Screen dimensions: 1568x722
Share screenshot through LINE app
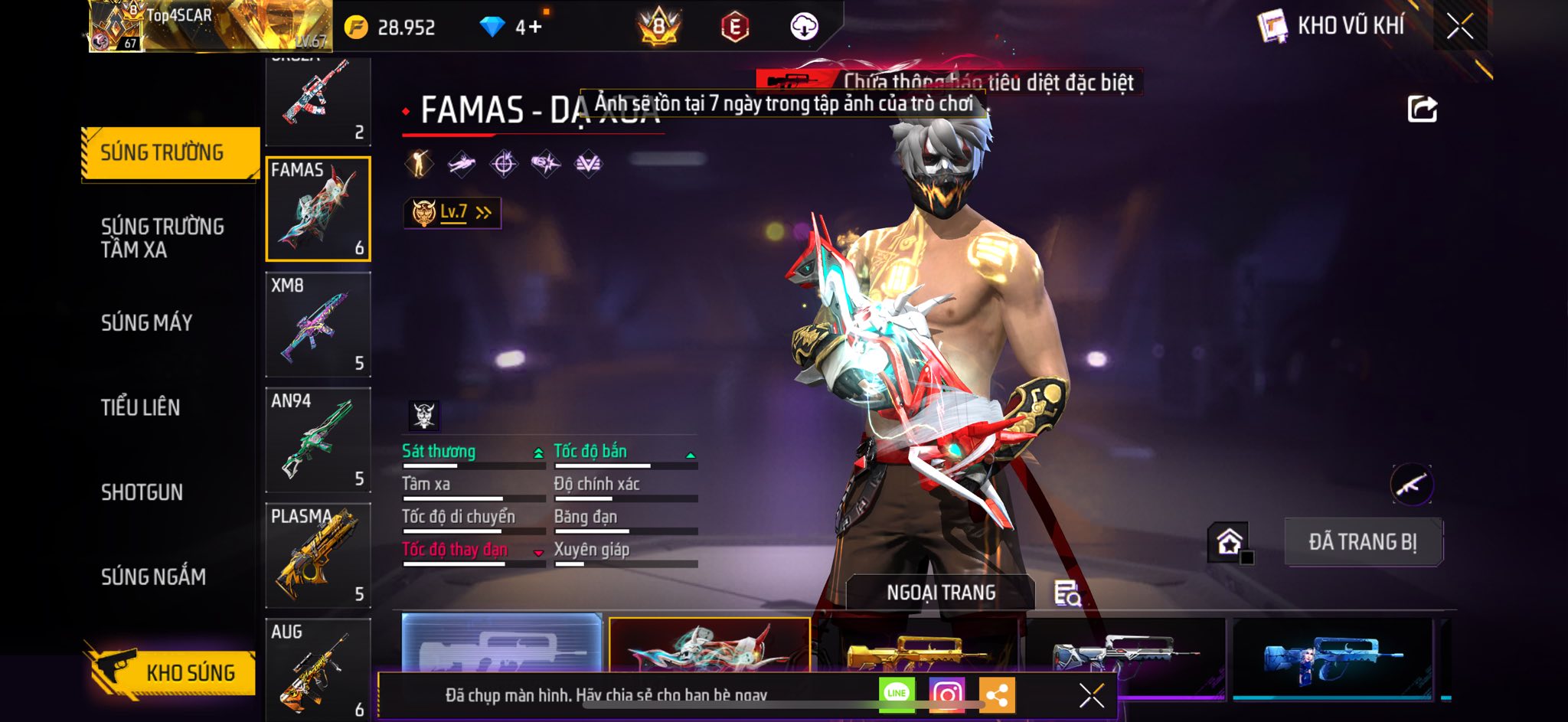[x=897, y=694]
